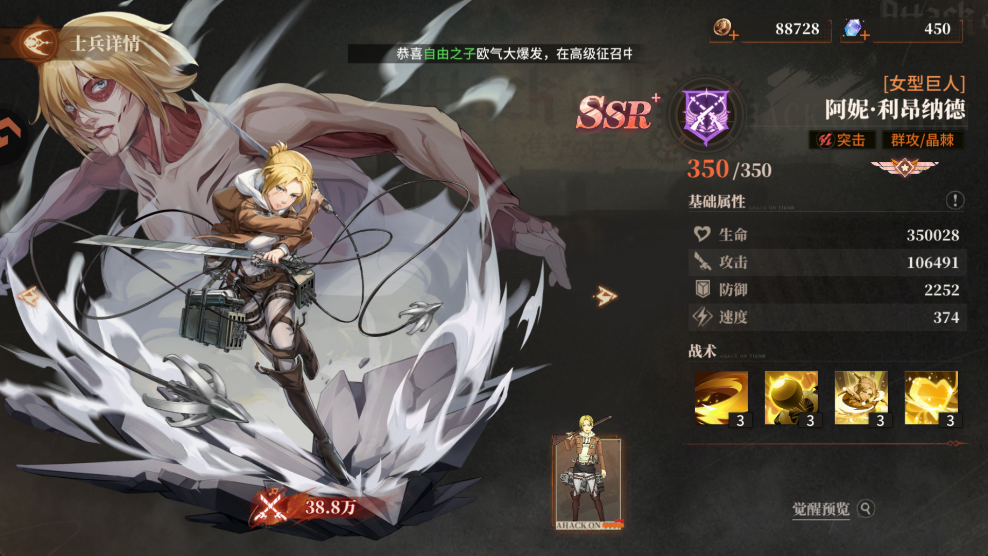View the golden whirlwind tactic skill
Viewport: 988px width, 556px height.
pos(721,398)
